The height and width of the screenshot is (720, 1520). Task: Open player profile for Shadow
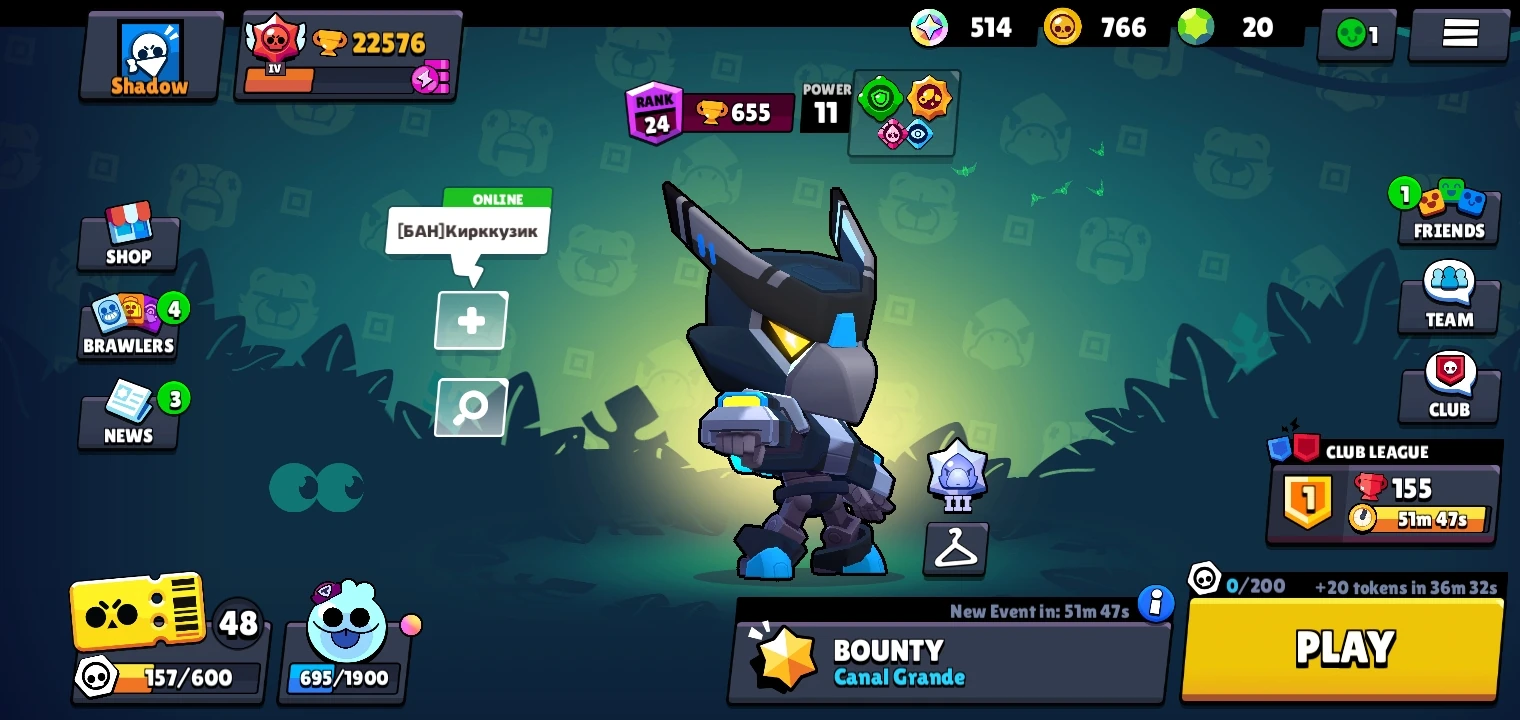[x=149, y=55]
